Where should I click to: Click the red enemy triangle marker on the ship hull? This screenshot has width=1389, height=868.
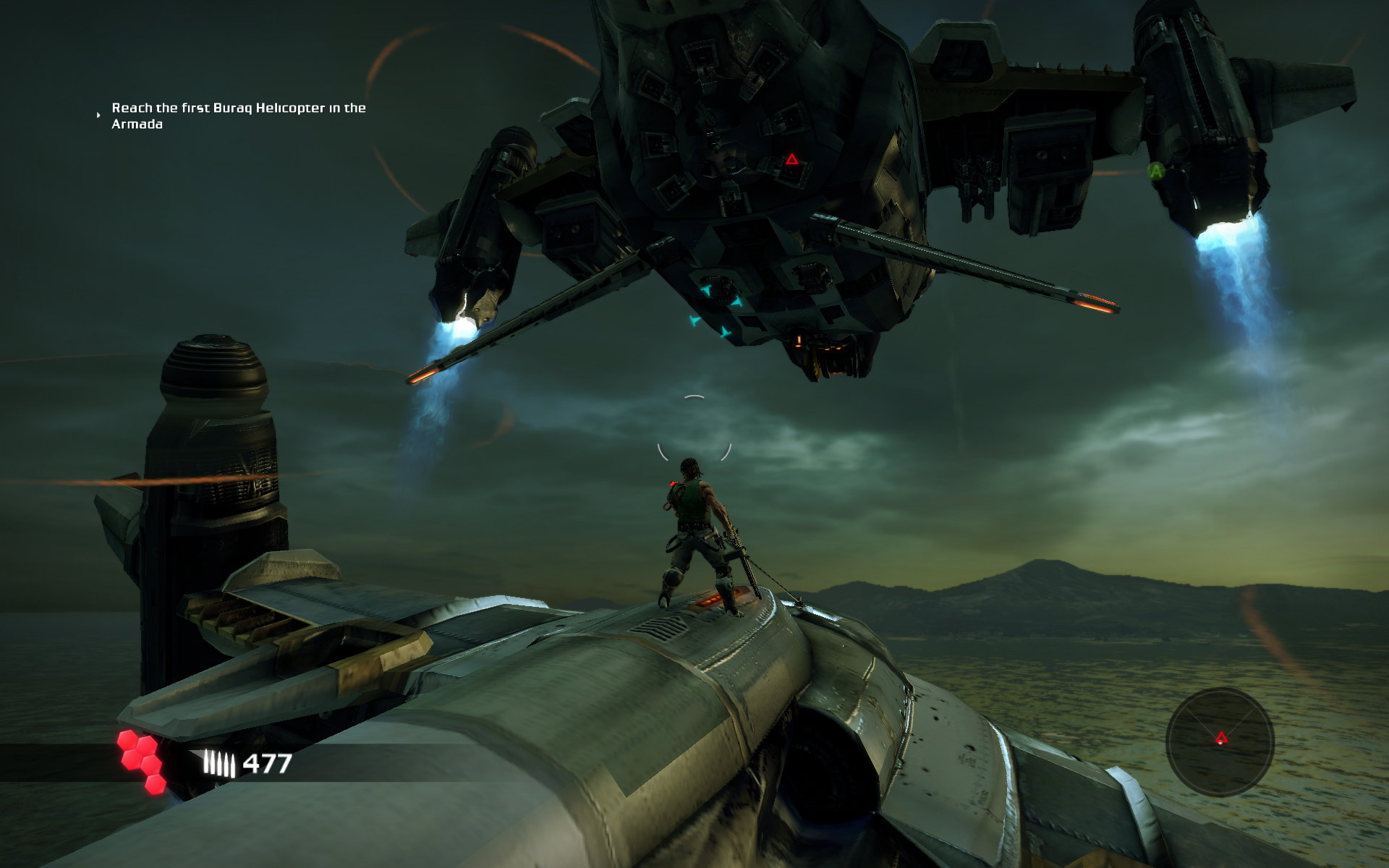pyautogui.click(x=791, y=161)
